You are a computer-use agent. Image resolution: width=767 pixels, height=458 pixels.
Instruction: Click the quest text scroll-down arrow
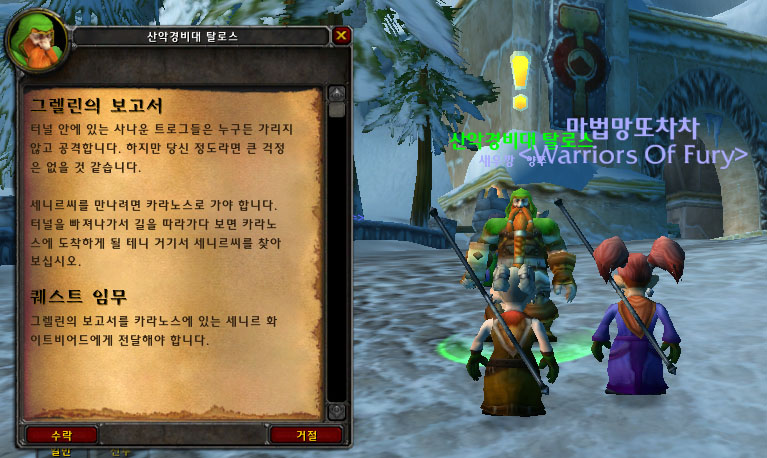(x=337, y=411)
